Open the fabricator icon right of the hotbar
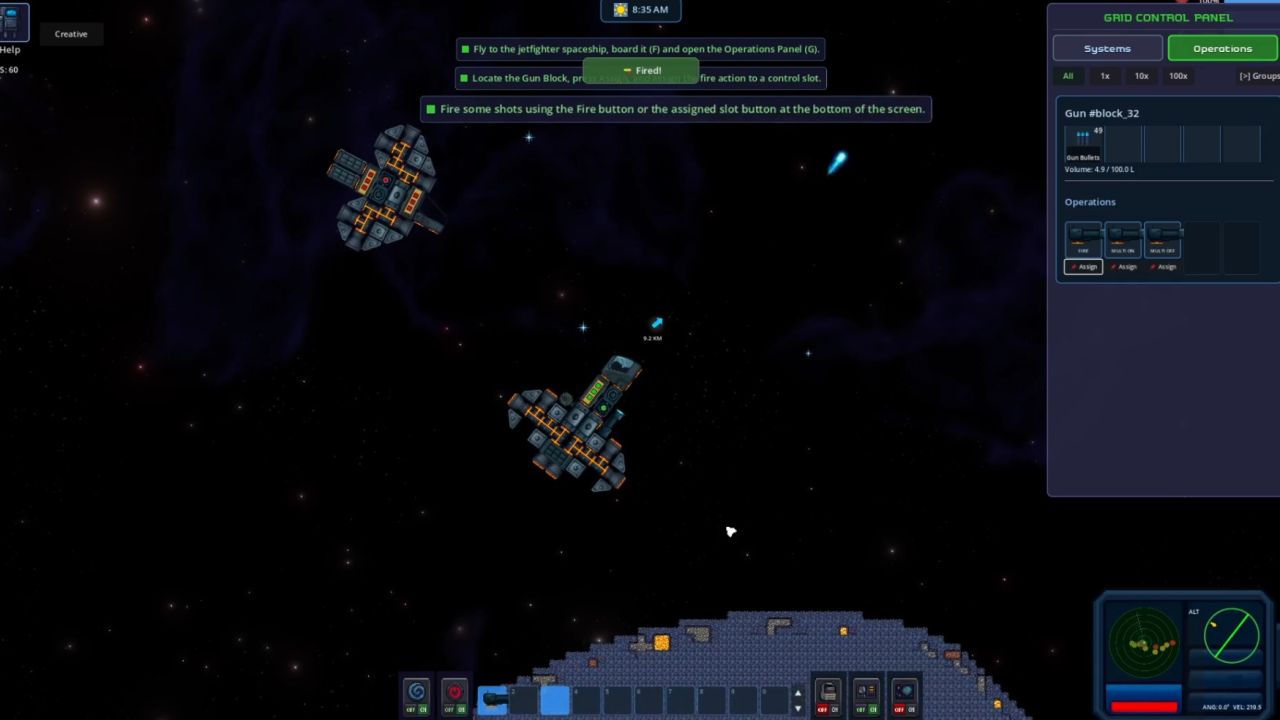The width and height of the screenshot is (1280, 720). coord(827,690)
